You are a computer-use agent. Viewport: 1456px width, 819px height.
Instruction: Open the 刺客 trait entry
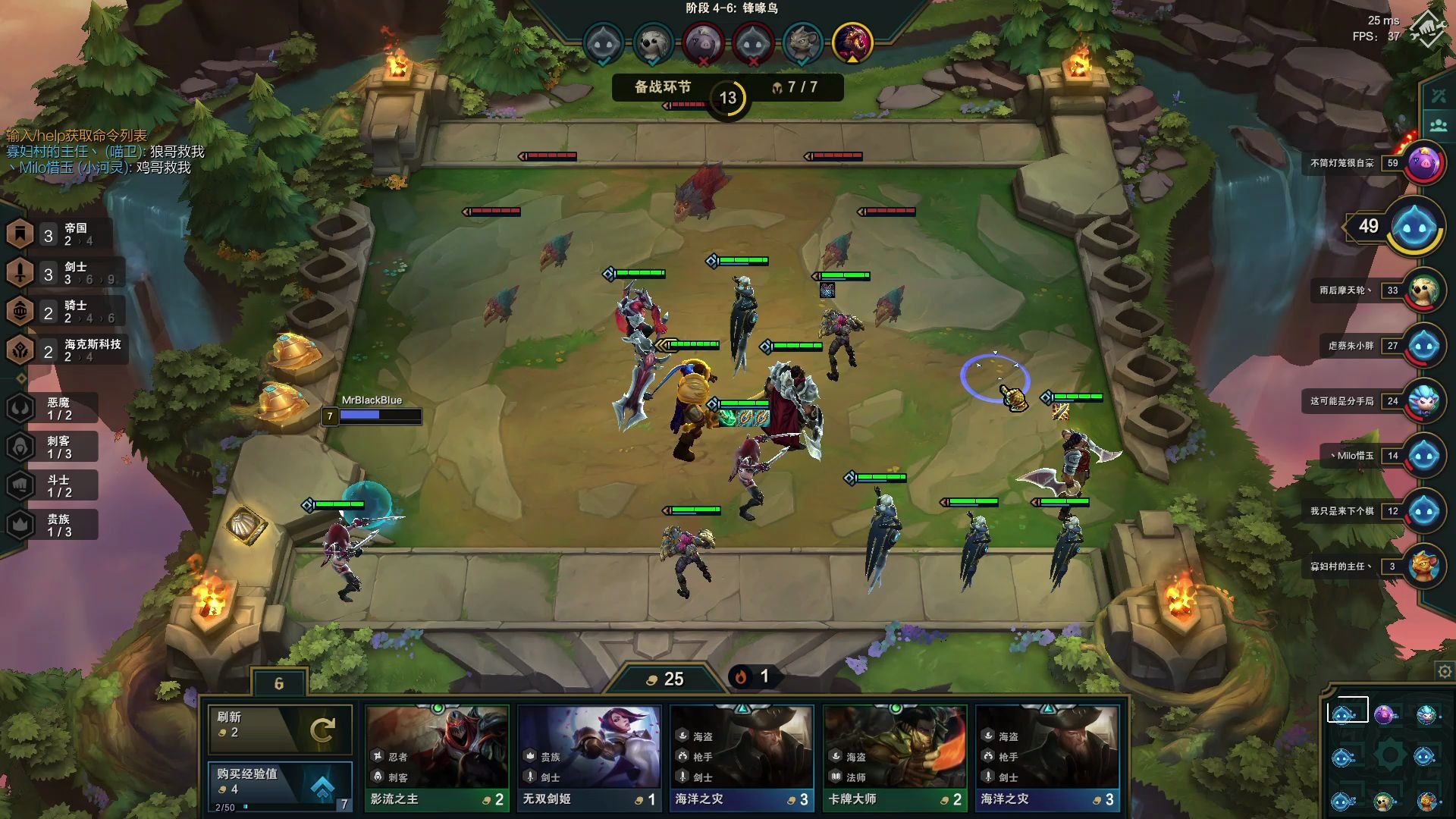coord(52,447)
